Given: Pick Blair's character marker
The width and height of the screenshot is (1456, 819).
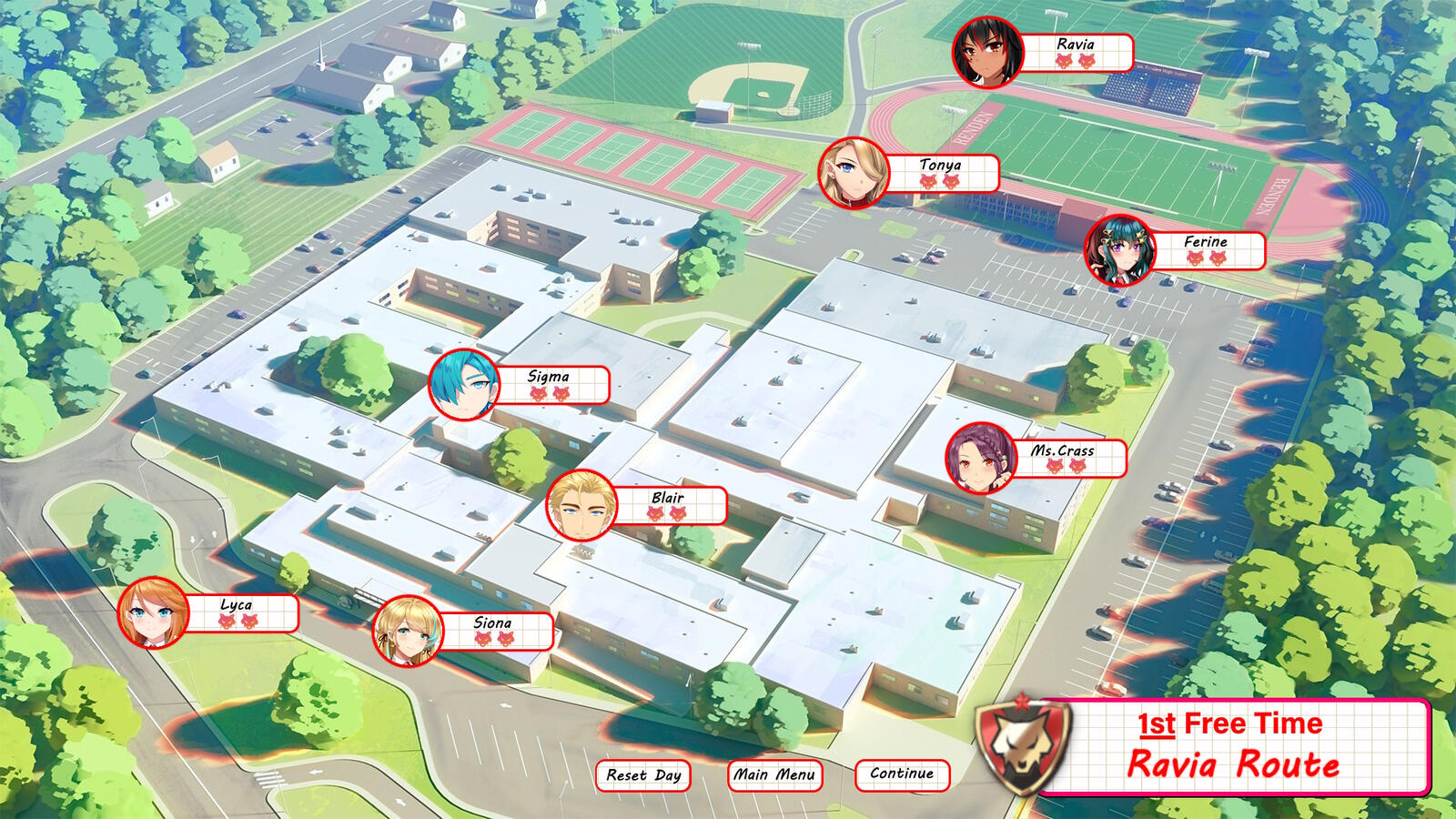Looking at the screenshot, I should point(581,505).
